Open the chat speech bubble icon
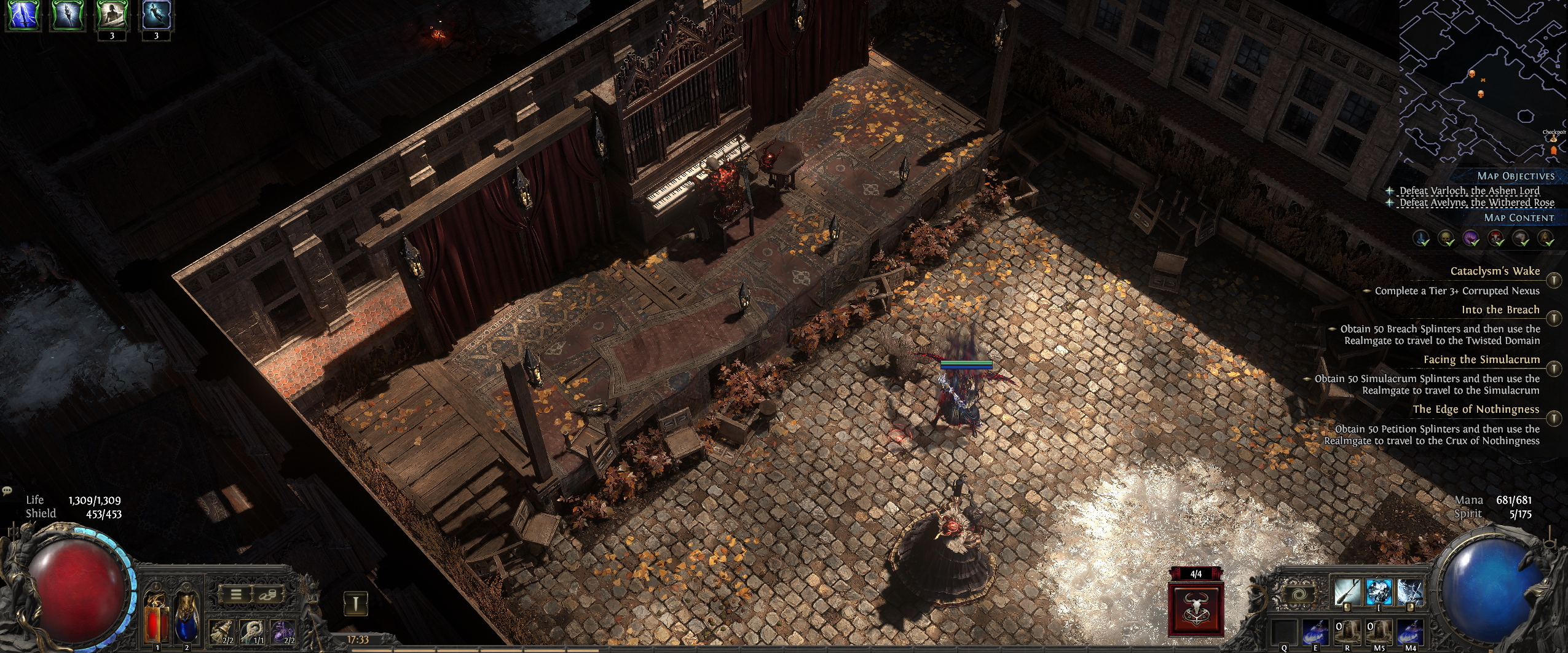The height and width of the screenshot is (653, 1568). click(7, 491)
